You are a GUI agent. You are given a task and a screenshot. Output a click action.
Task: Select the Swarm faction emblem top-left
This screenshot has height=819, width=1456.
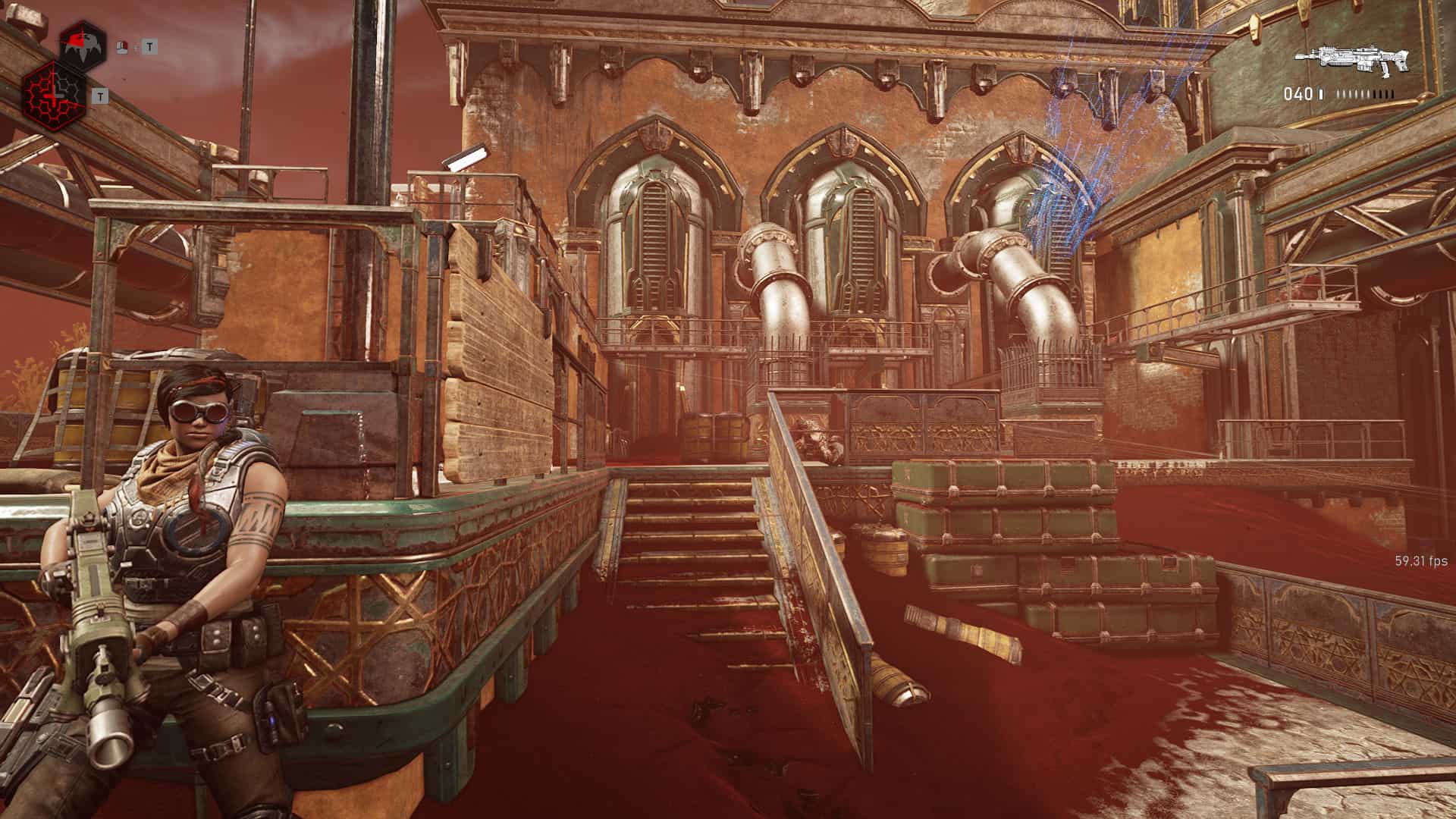(83, 42)
